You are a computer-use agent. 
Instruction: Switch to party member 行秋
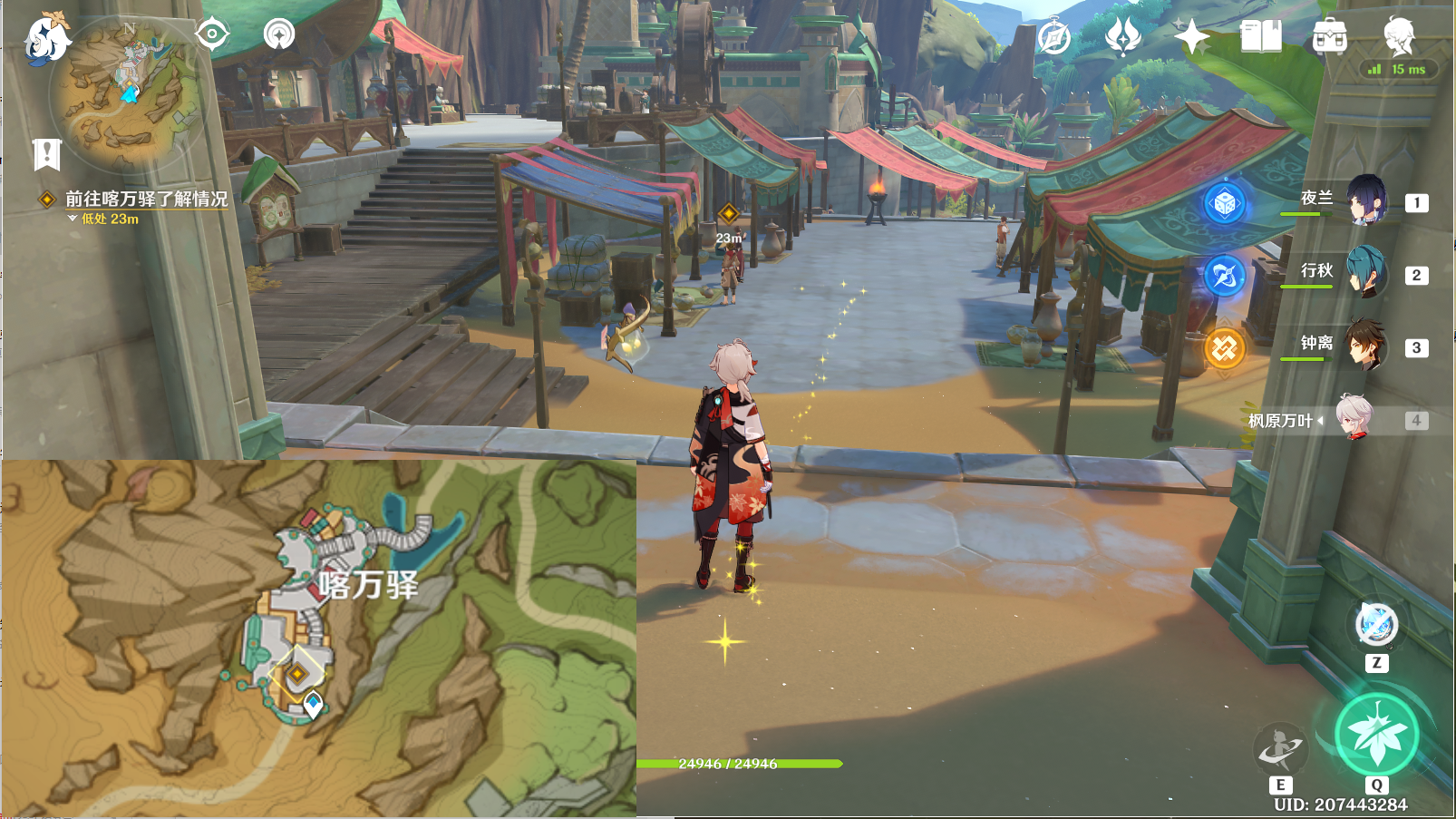pos(1365,273)
